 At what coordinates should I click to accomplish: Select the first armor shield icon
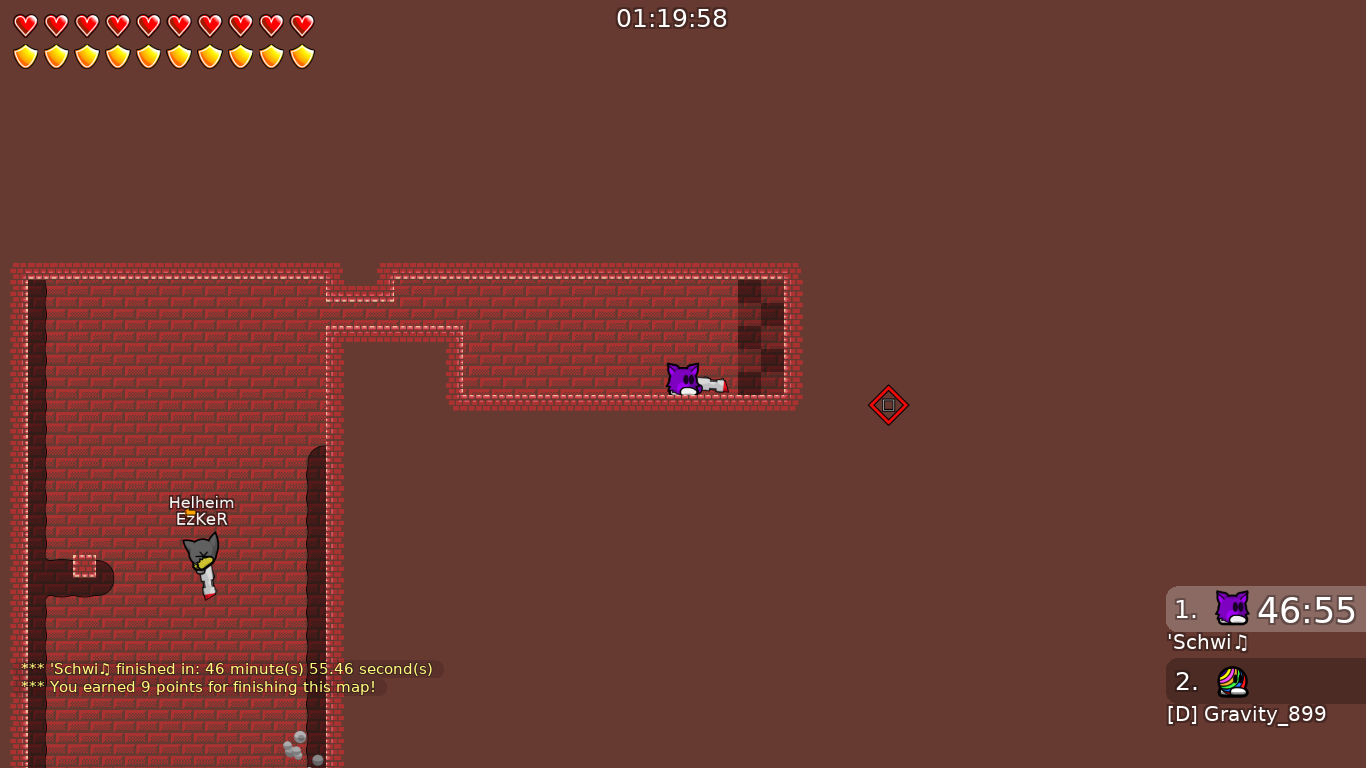[25, 55]
